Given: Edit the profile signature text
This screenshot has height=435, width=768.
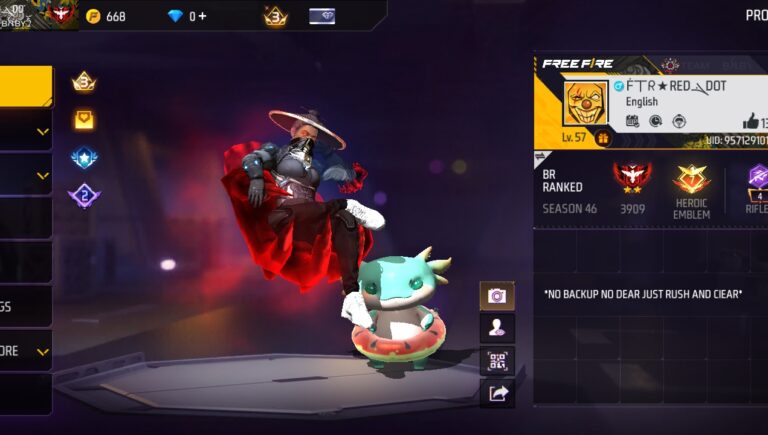Looking at the screenshot, I should (x=645, y=295).
